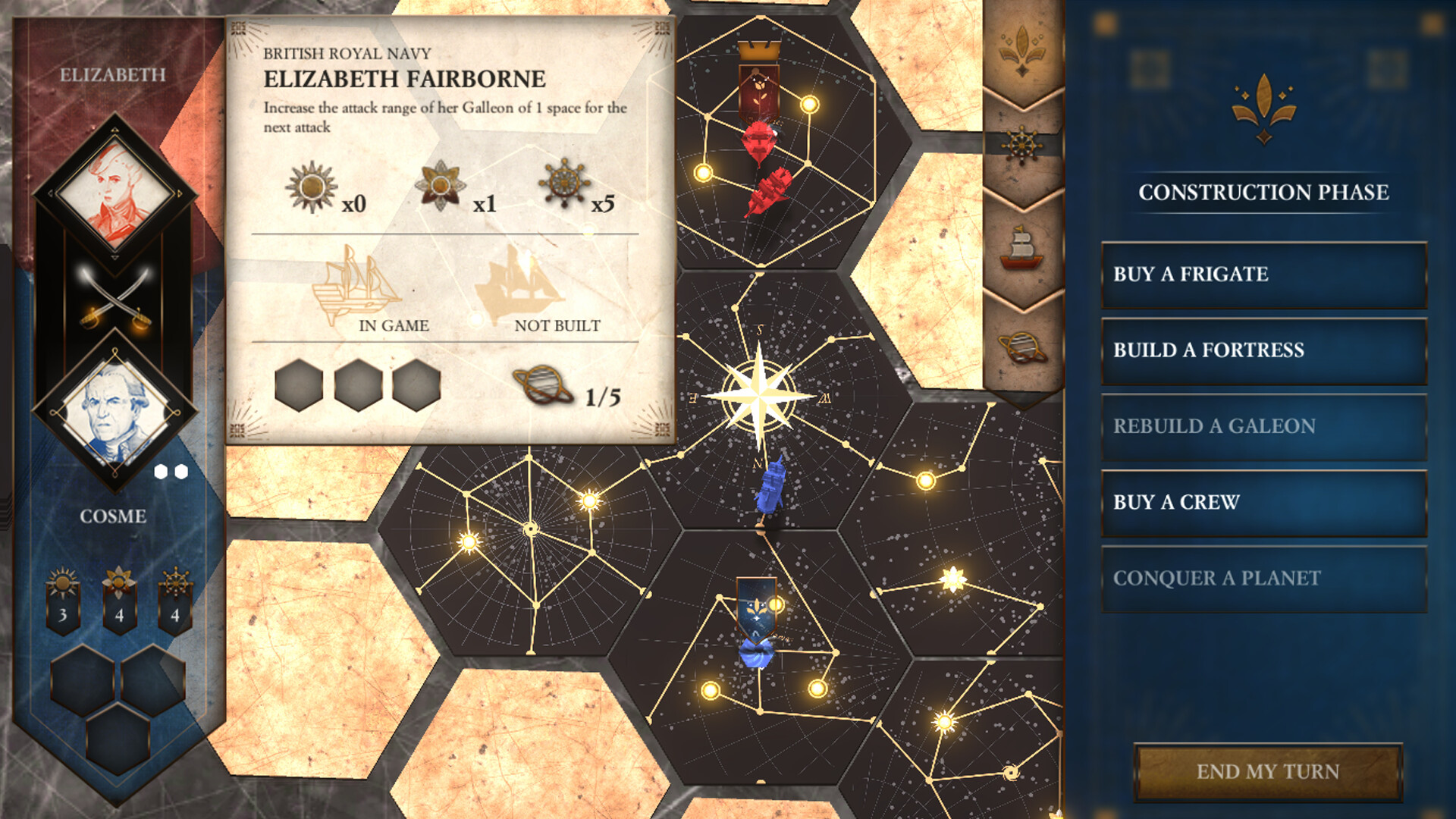The image size is (1456, 819).
Task: Select Cosme's blue portrait
Action: [115, 413]
